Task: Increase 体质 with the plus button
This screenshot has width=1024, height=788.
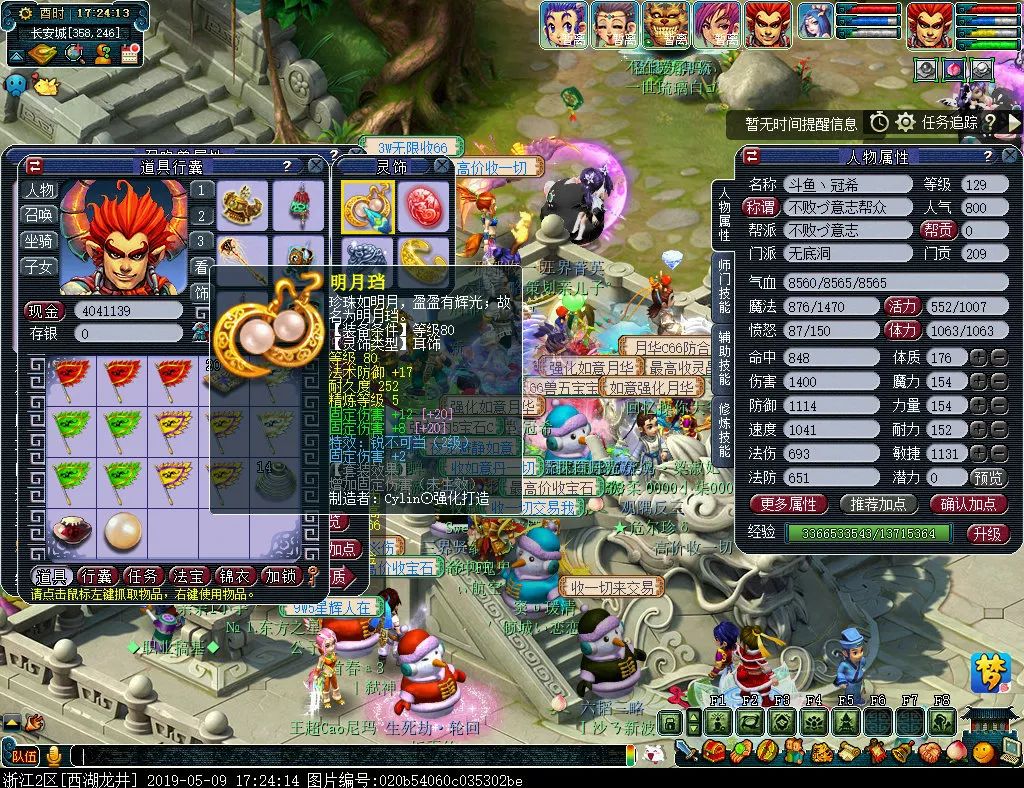Action: pos(977,357)
